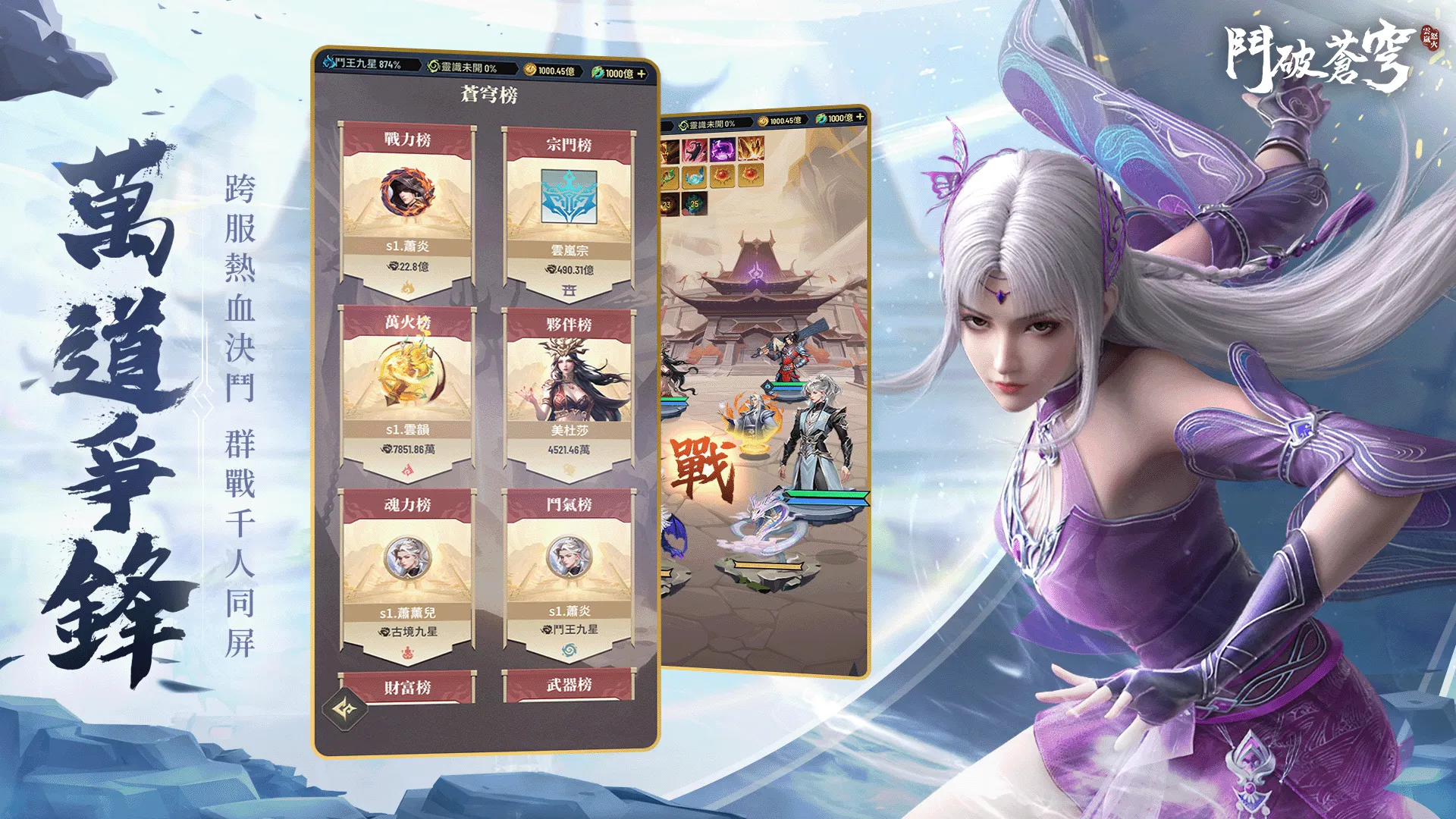Tap the blue orb item in the equipment grid
Screen dimensions: 1456x819
click(695, 177)
